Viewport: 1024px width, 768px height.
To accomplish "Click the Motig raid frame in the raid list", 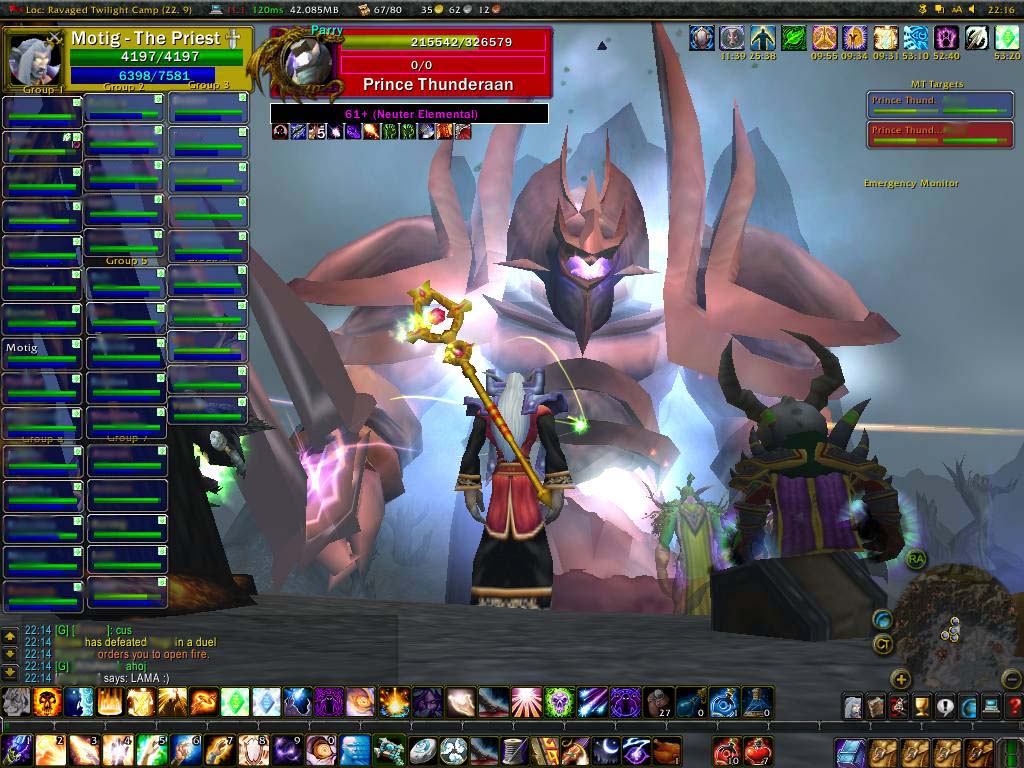I will coord(41,354).
